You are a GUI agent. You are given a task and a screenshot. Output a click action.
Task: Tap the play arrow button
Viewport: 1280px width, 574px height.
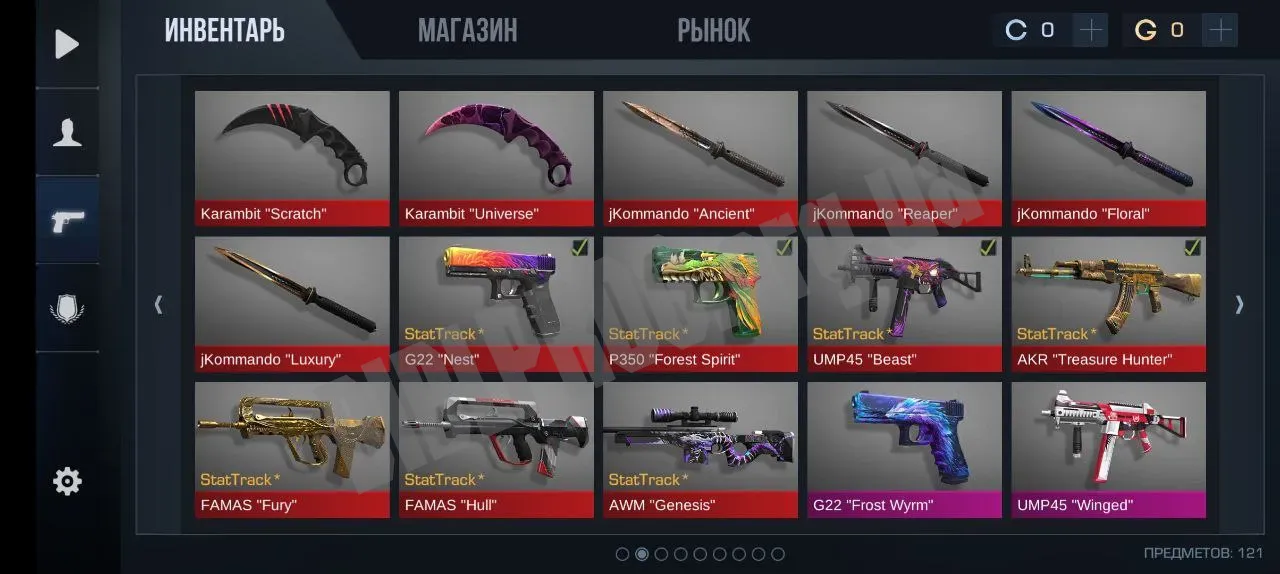point(67,44)
